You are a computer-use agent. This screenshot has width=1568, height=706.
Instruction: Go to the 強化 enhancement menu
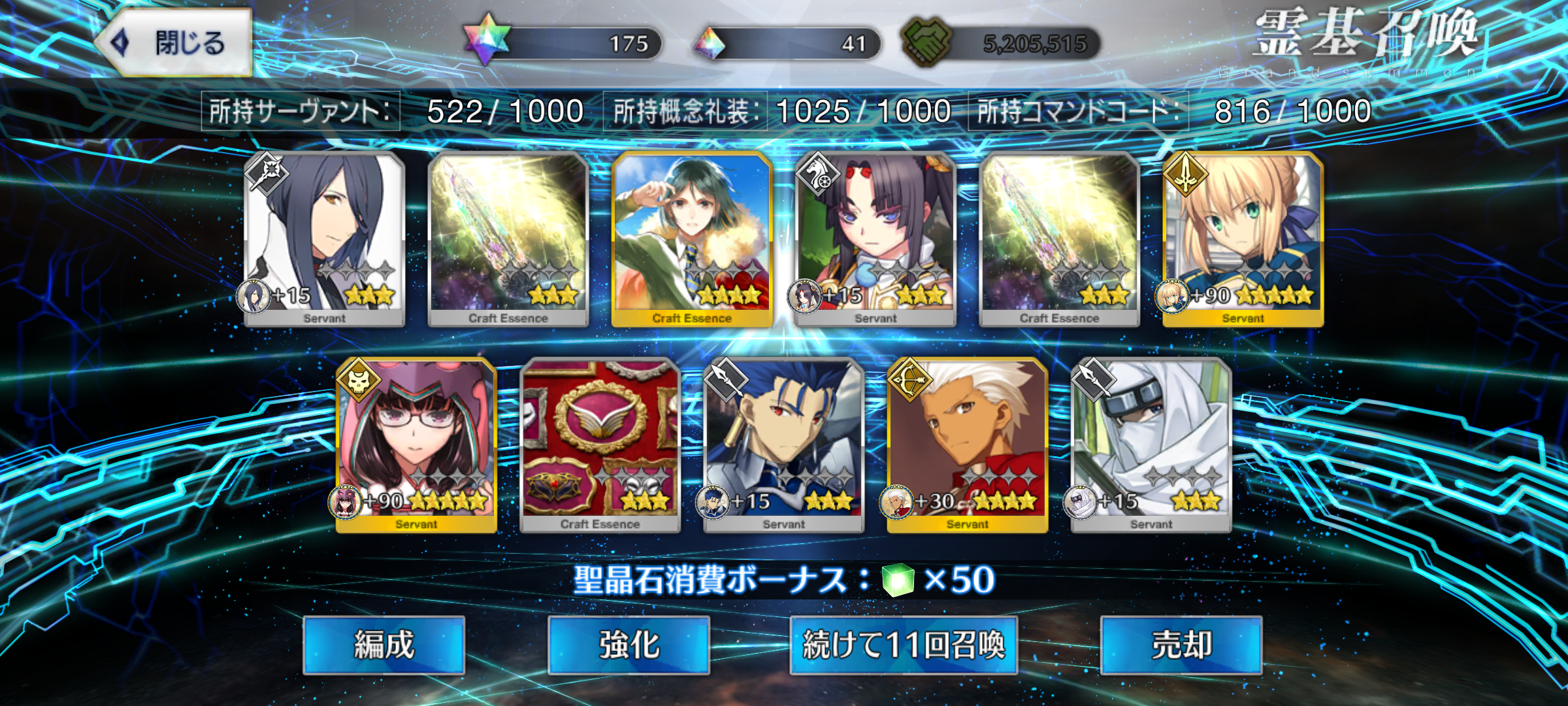pyautogui.click(x=629, y=645)
